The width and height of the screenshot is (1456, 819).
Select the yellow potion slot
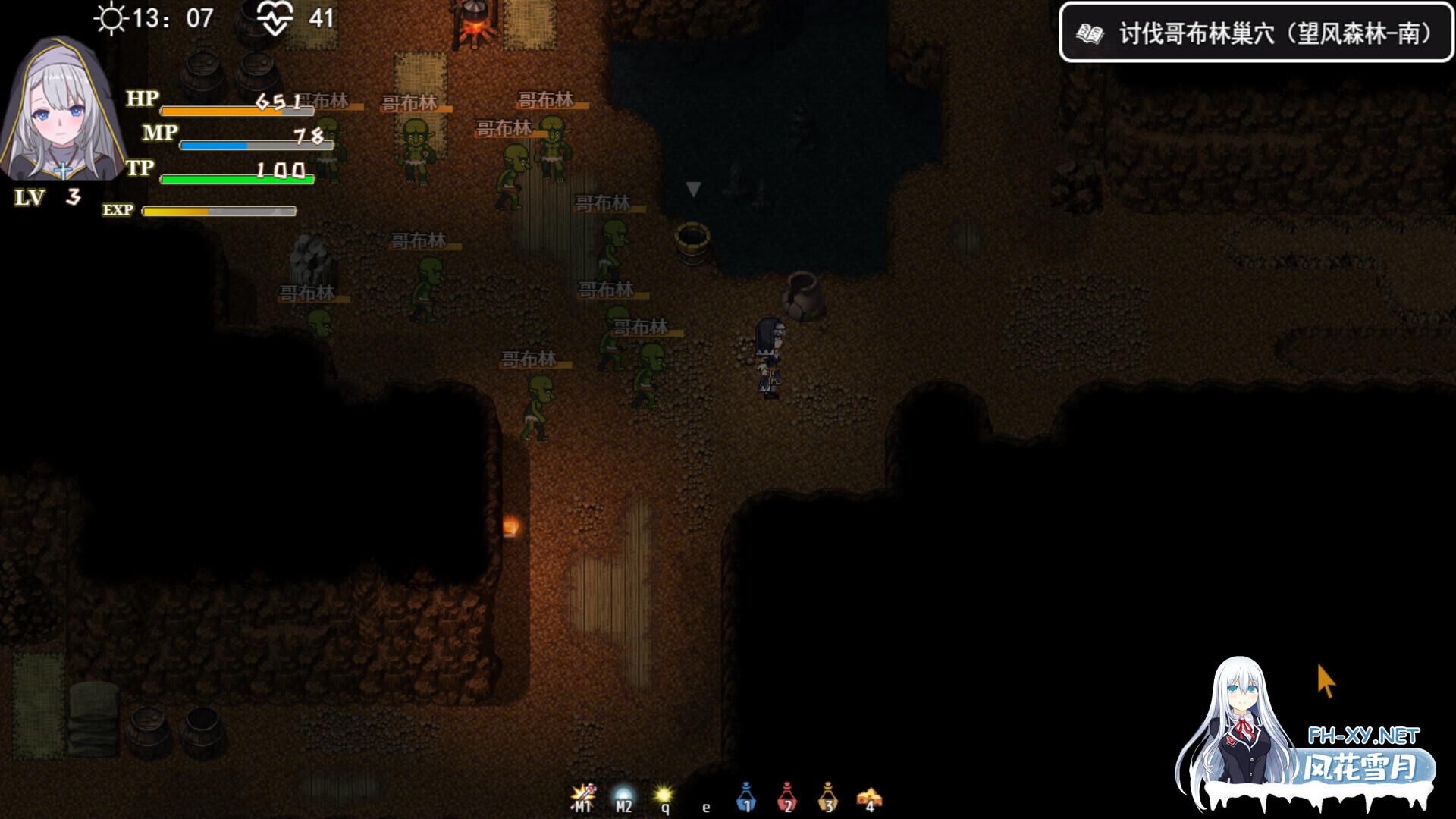coord(828,797)
